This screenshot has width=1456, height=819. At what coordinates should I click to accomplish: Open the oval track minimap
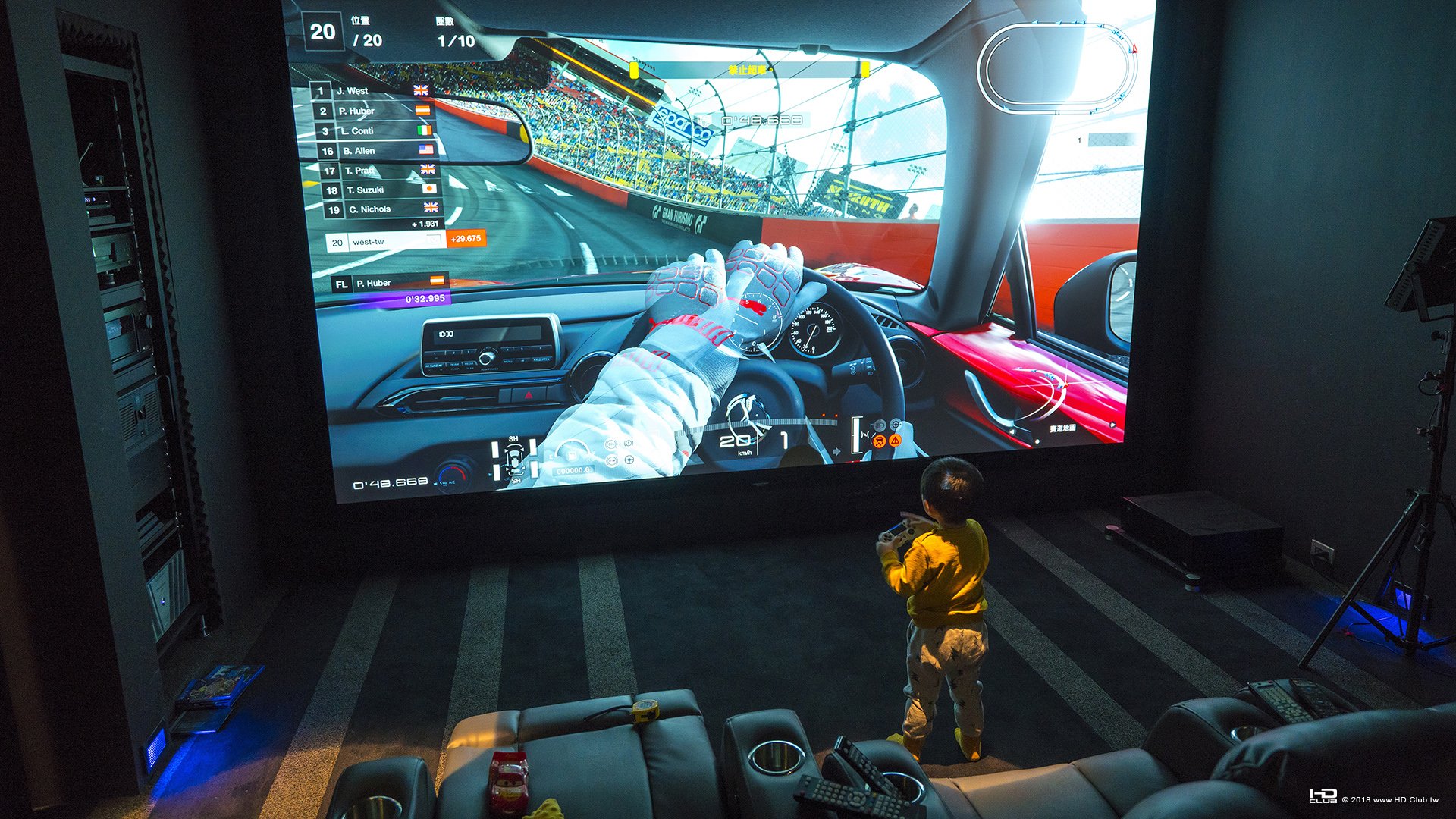click(1057, 68)
